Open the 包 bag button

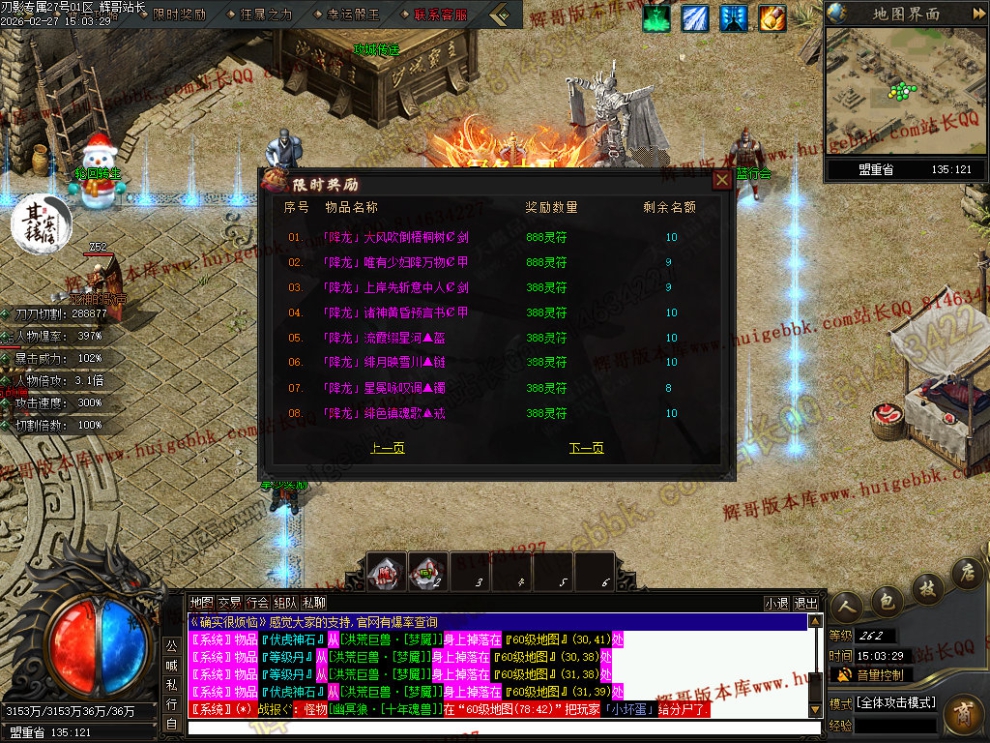[x=884, y=603]
